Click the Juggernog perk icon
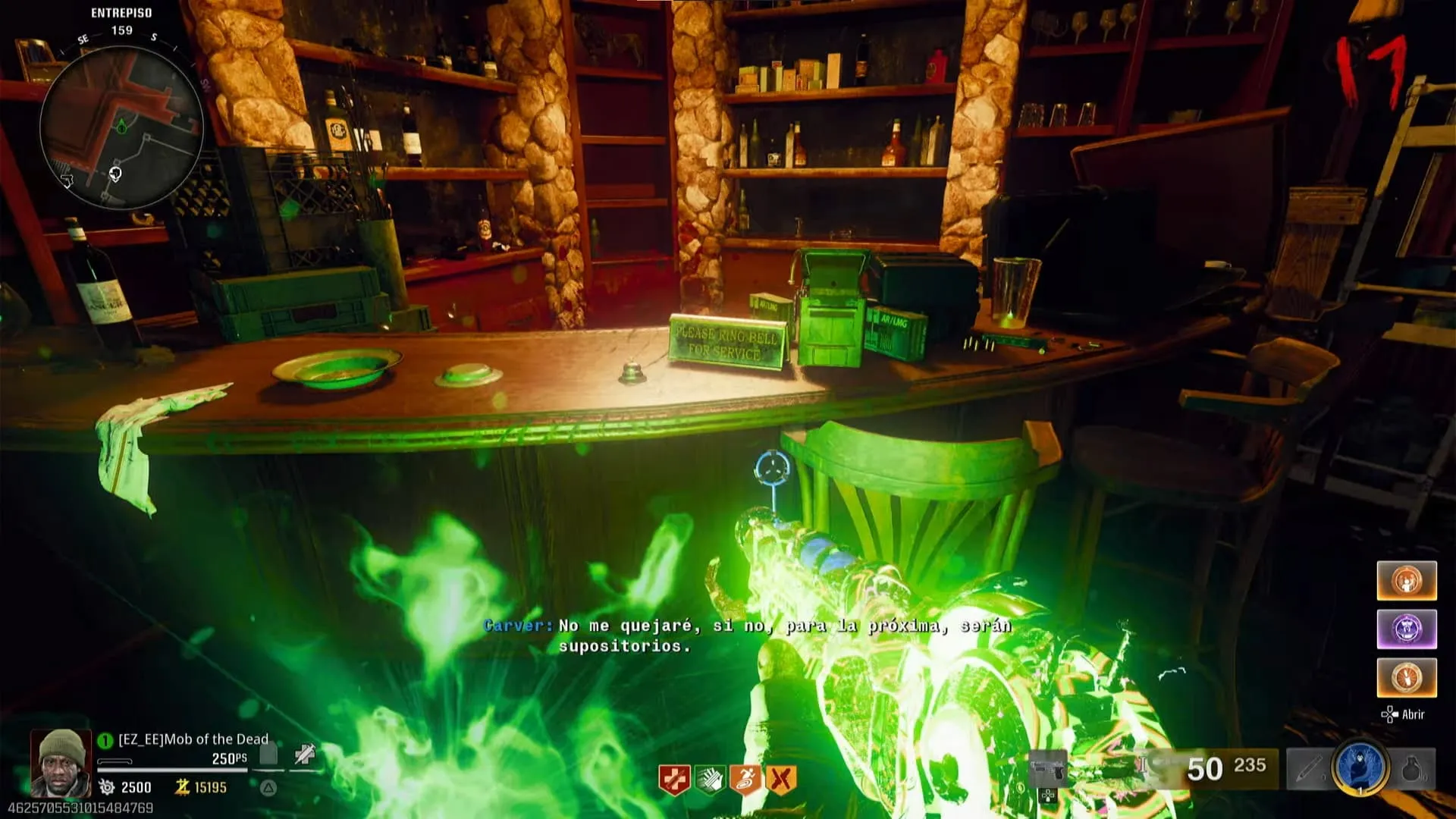The height and width of the screenshot is (819, 1456). pyautogui.click(x=673, y=780)
